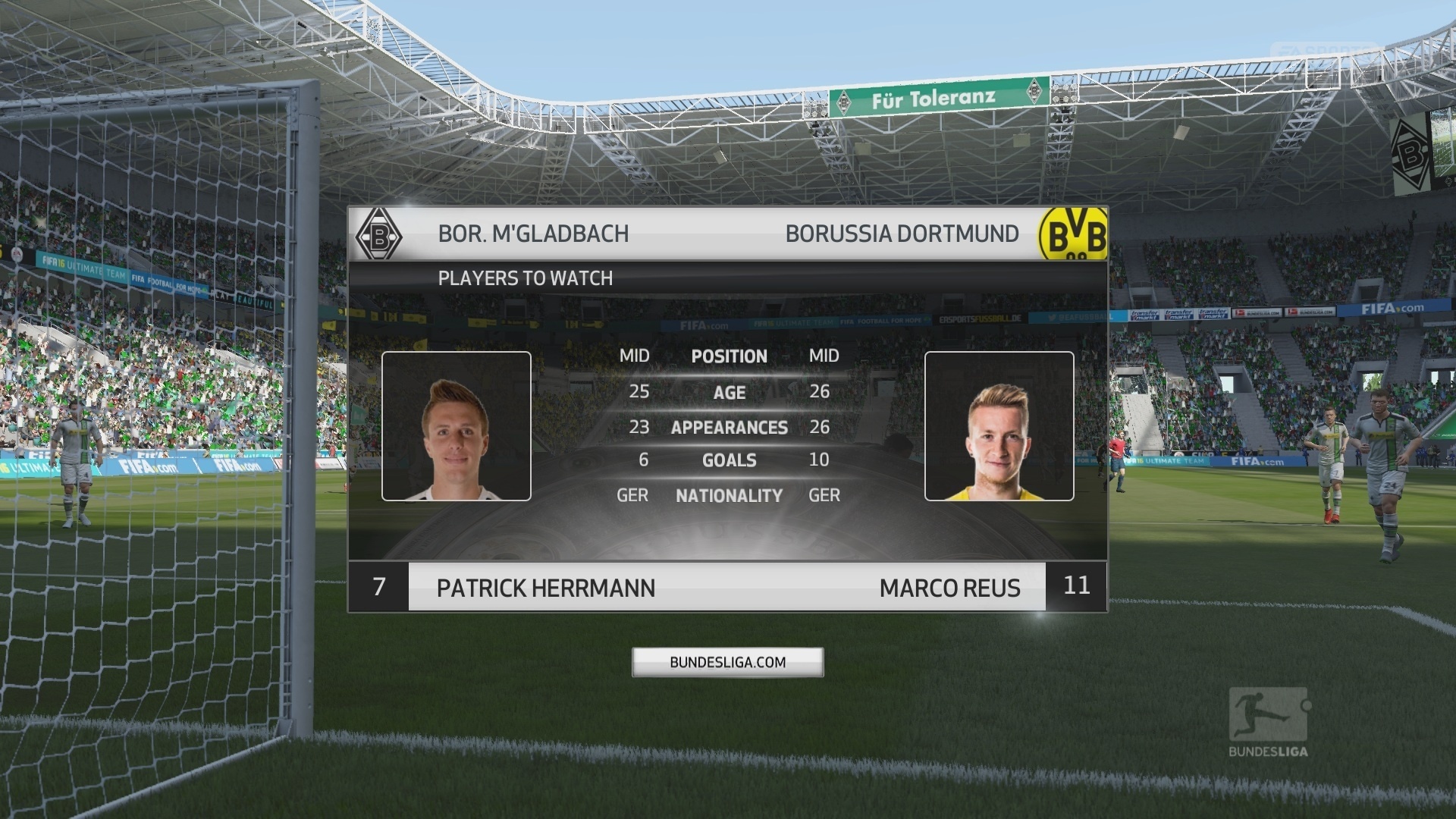
Task: Expand the POSITION stat row
Action: (730, 356)
